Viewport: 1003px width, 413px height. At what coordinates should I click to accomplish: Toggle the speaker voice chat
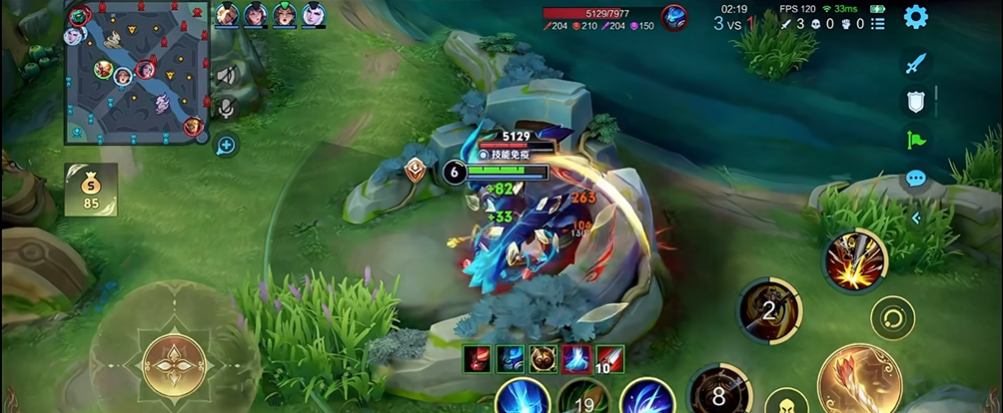pos(226,76)
